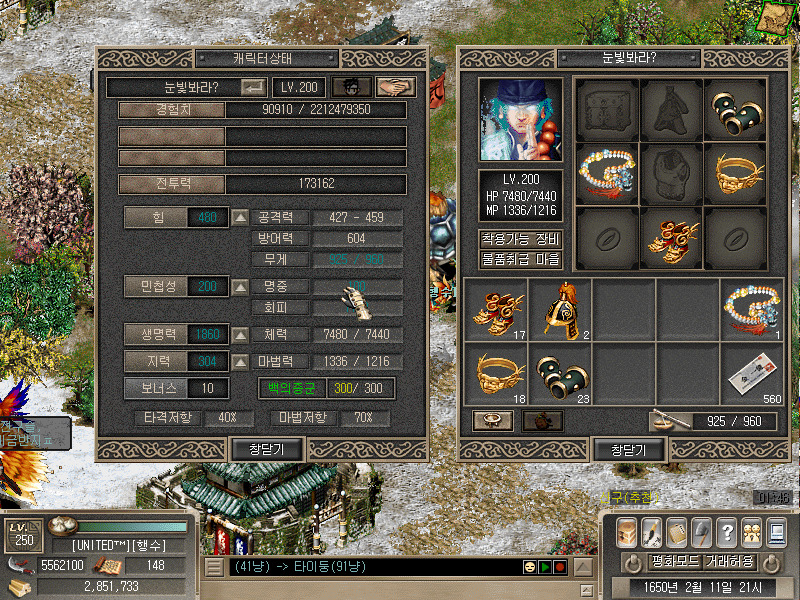Close the character status window (창닫기)
This screenshot has height=600, width=800.
tap(267, 450)
